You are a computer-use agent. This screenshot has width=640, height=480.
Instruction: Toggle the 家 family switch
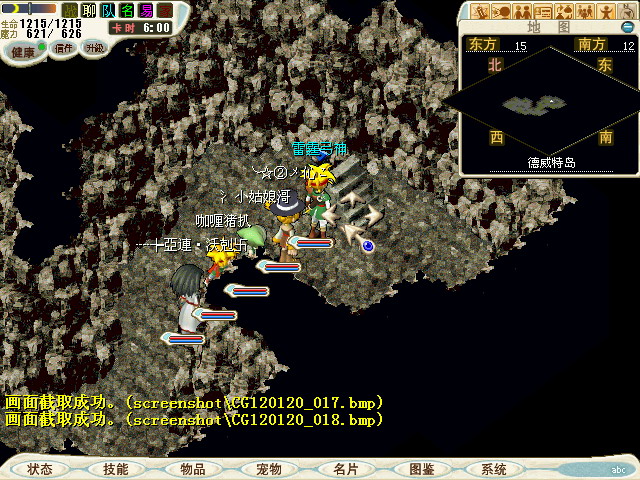[x=164, y=10]
